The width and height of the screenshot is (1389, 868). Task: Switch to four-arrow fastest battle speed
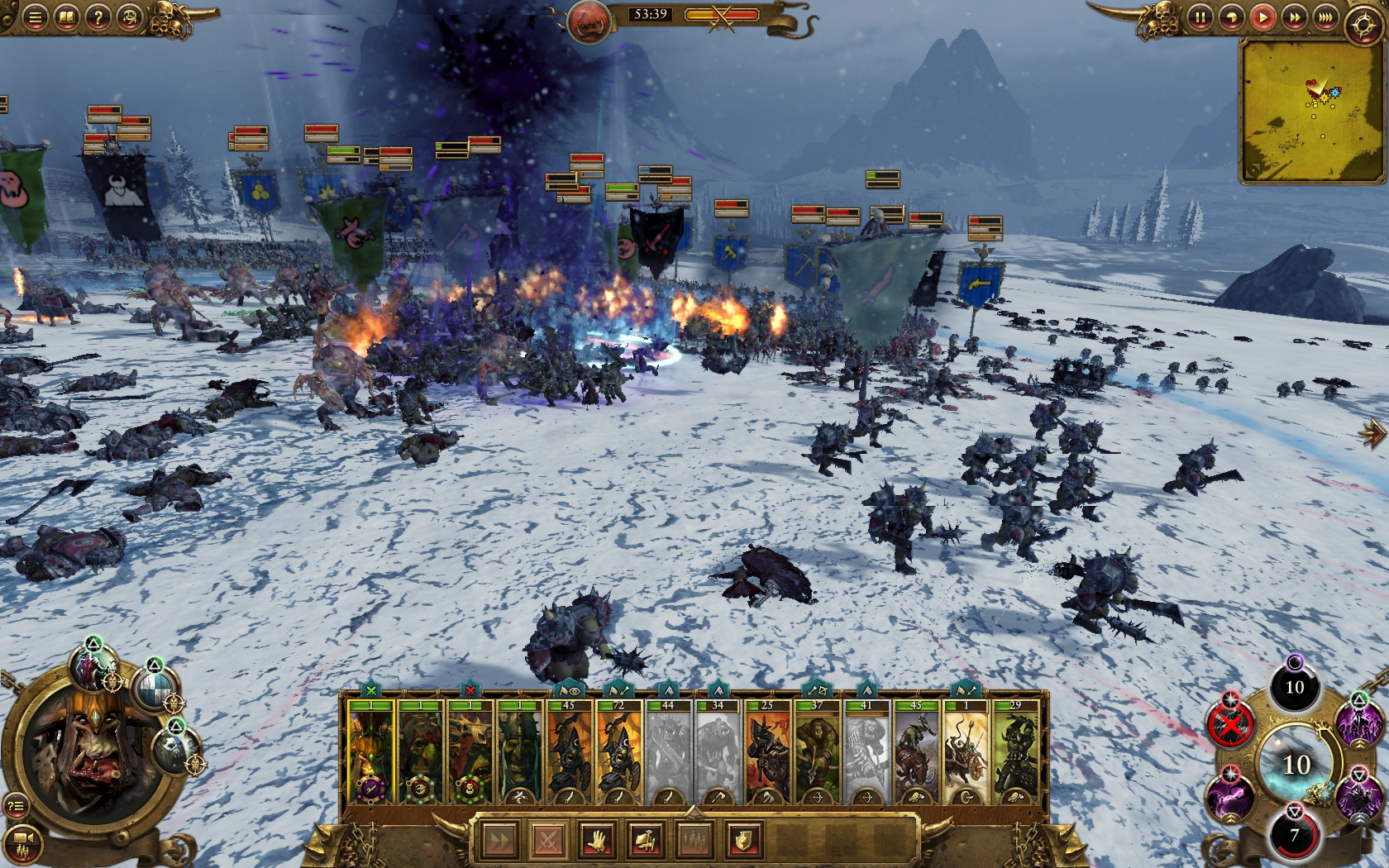[x=1325, y=17]
